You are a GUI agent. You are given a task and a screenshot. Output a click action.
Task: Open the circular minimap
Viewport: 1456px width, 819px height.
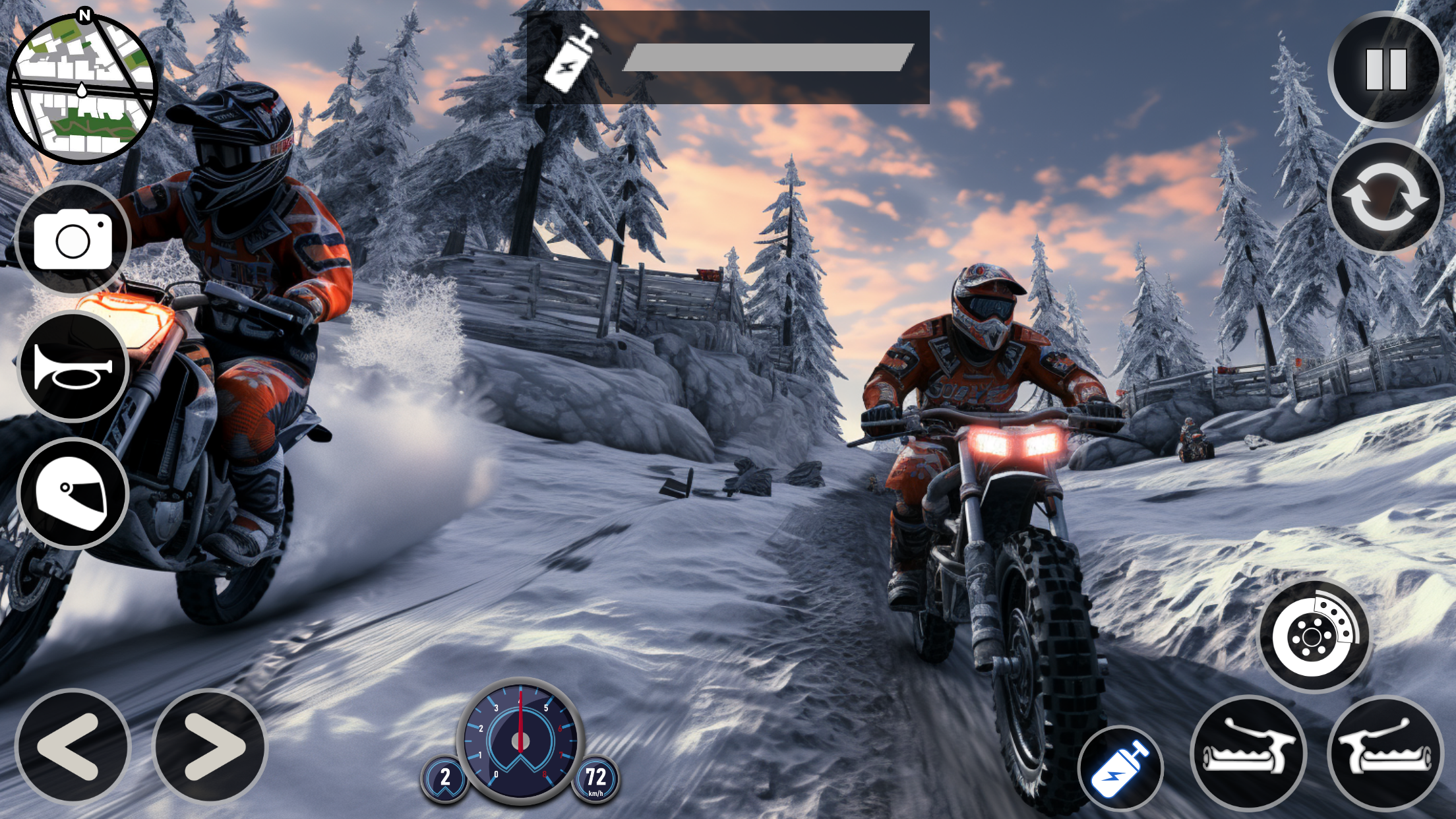click(82, 88)
